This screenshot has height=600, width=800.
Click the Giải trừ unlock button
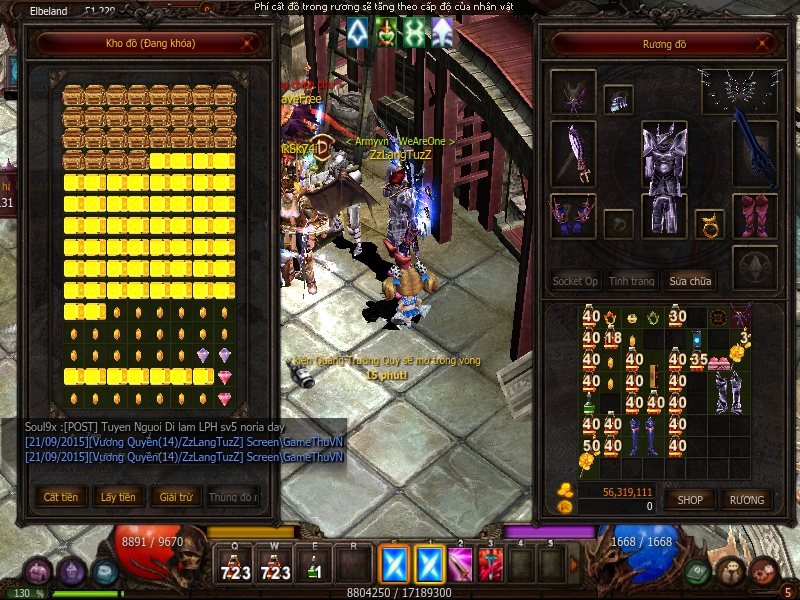click(174, 496)
